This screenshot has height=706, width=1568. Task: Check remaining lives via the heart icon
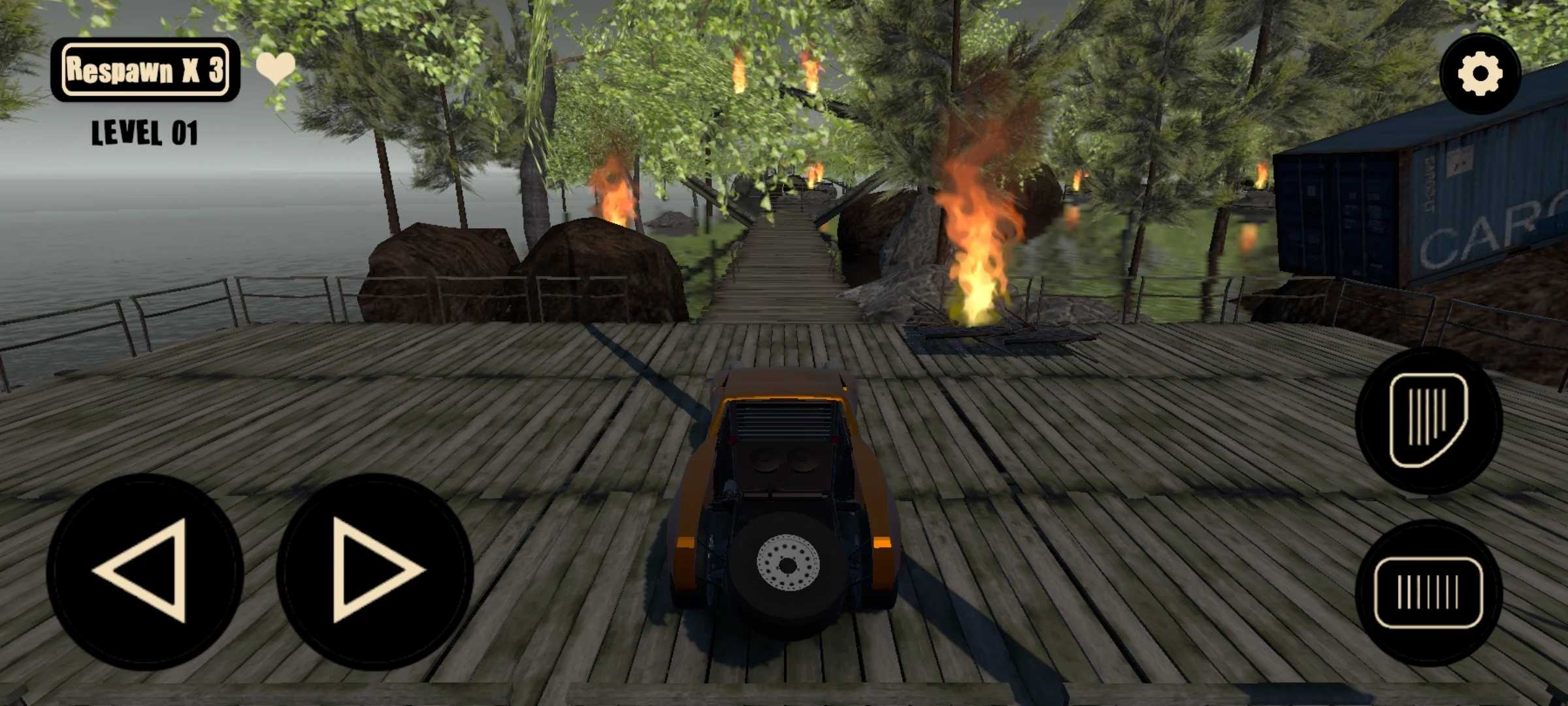(x=275, y=67)
